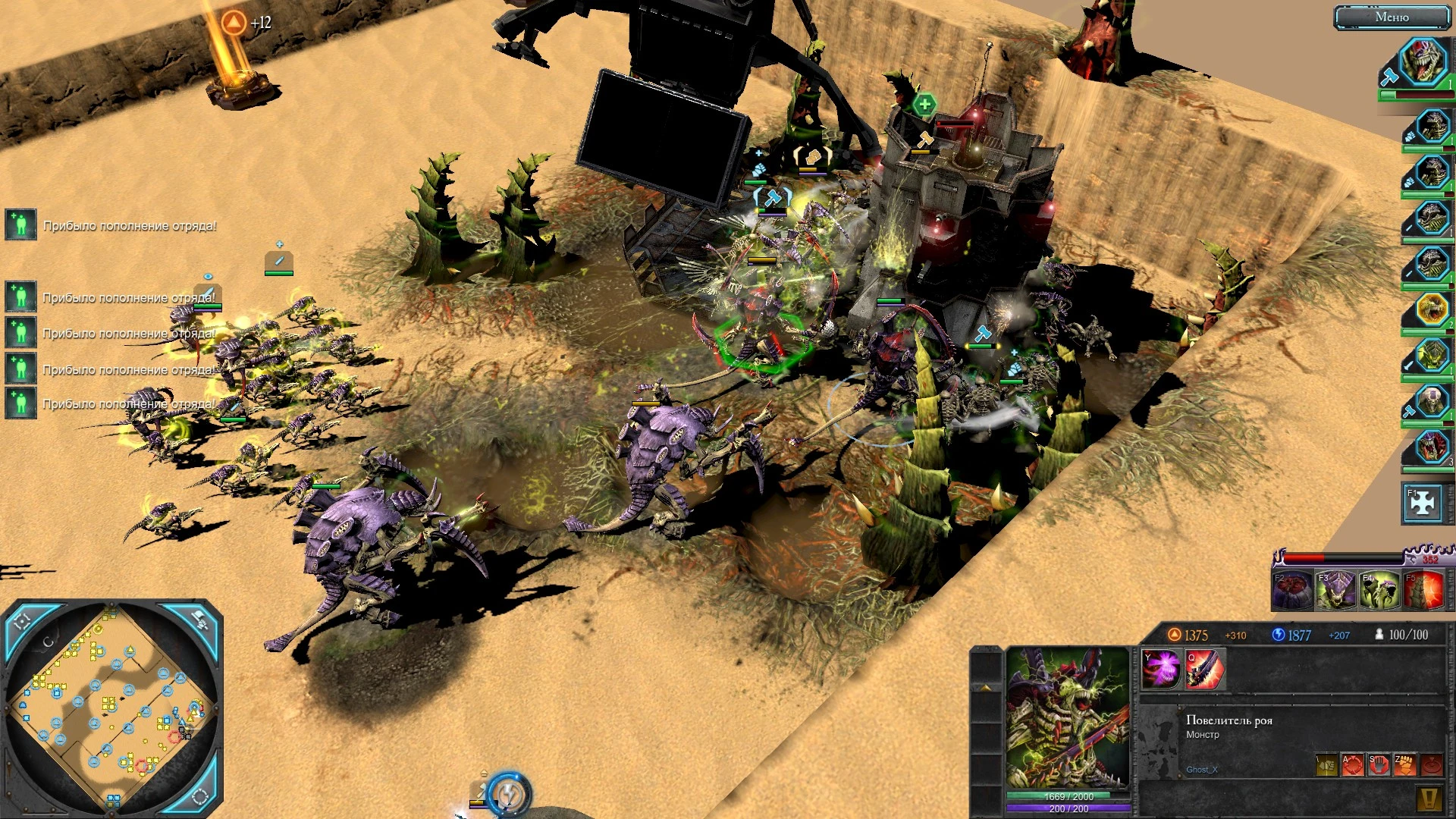Toggle hold position with the S stance icon

tap(1379, 766)
